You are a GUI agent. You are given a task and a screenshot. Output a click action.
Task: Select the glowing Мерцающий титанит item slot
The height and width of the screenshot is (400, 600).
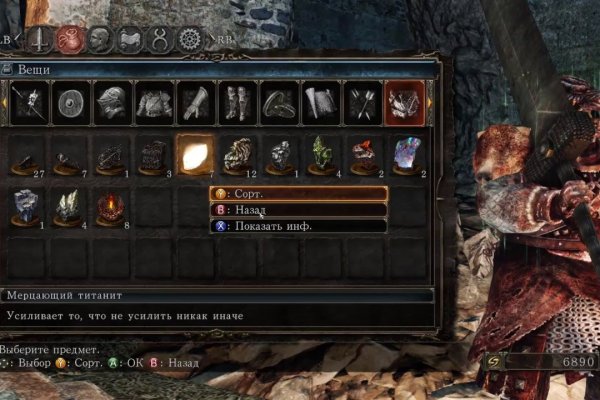pos(194,155)
